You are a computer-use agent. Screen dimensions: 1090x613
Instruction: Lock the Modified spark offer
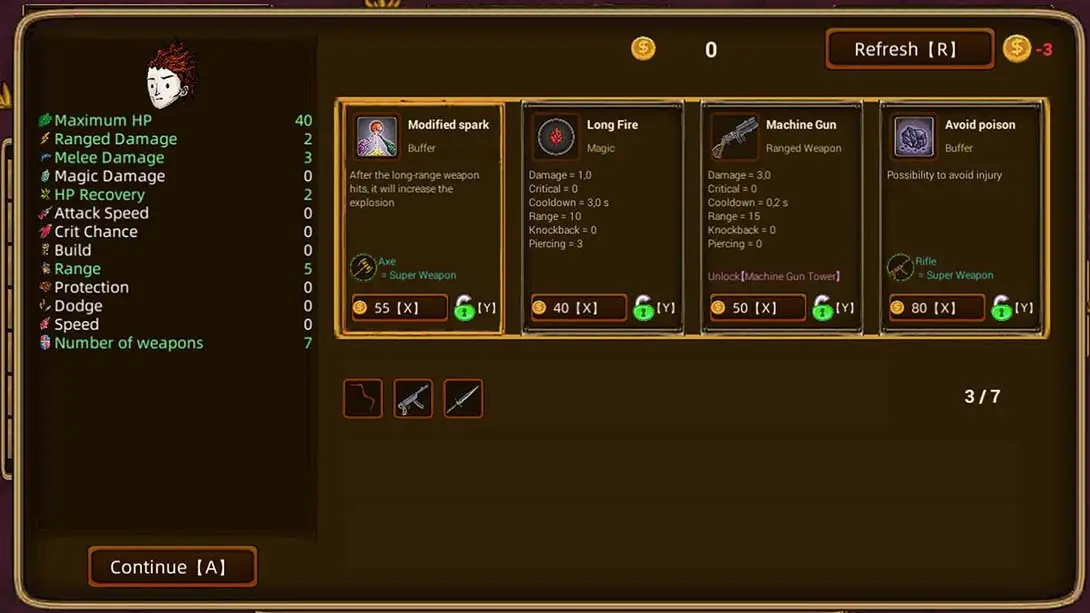click(465, 308)
